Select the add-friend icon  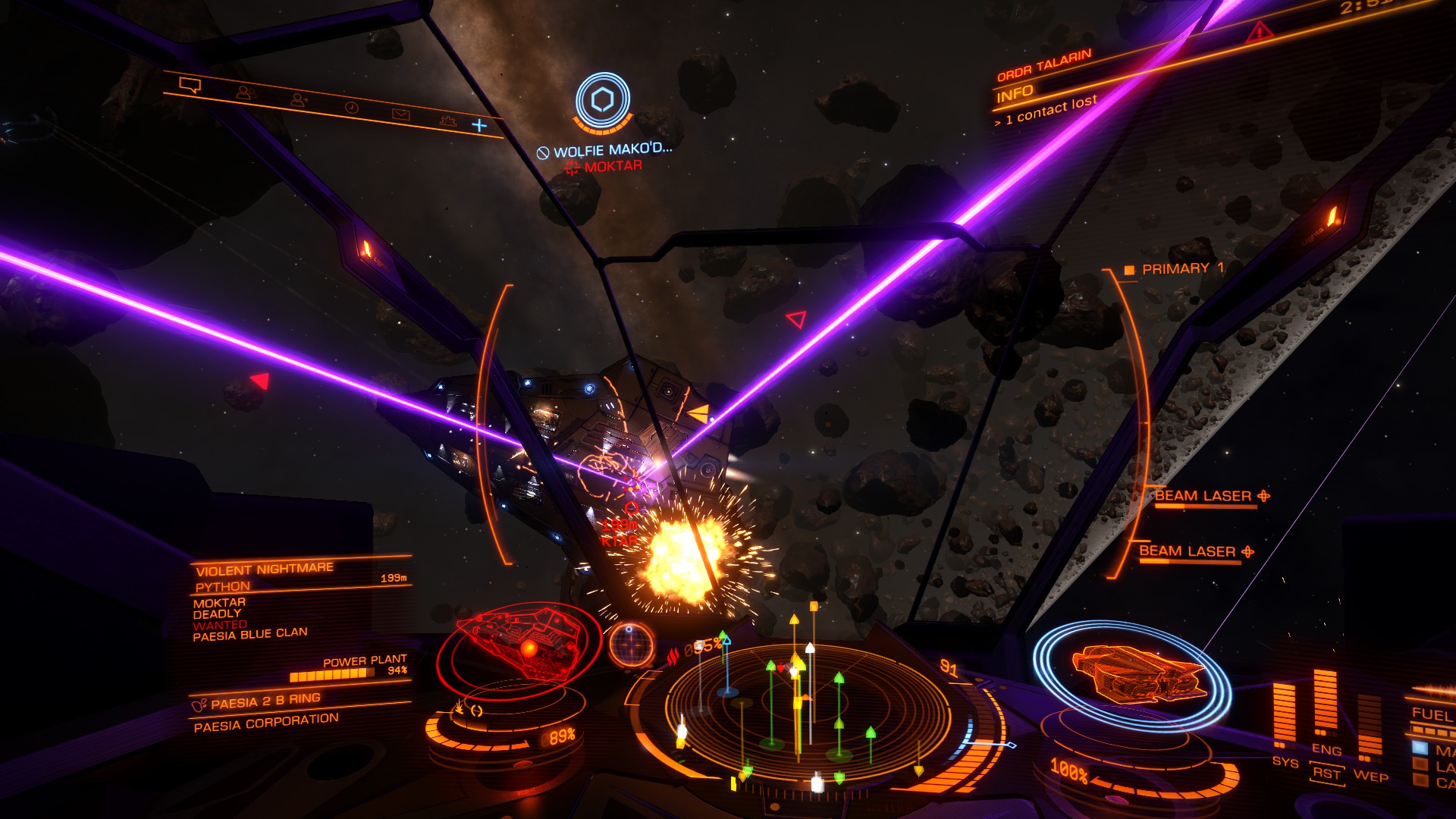click(299, 99)
